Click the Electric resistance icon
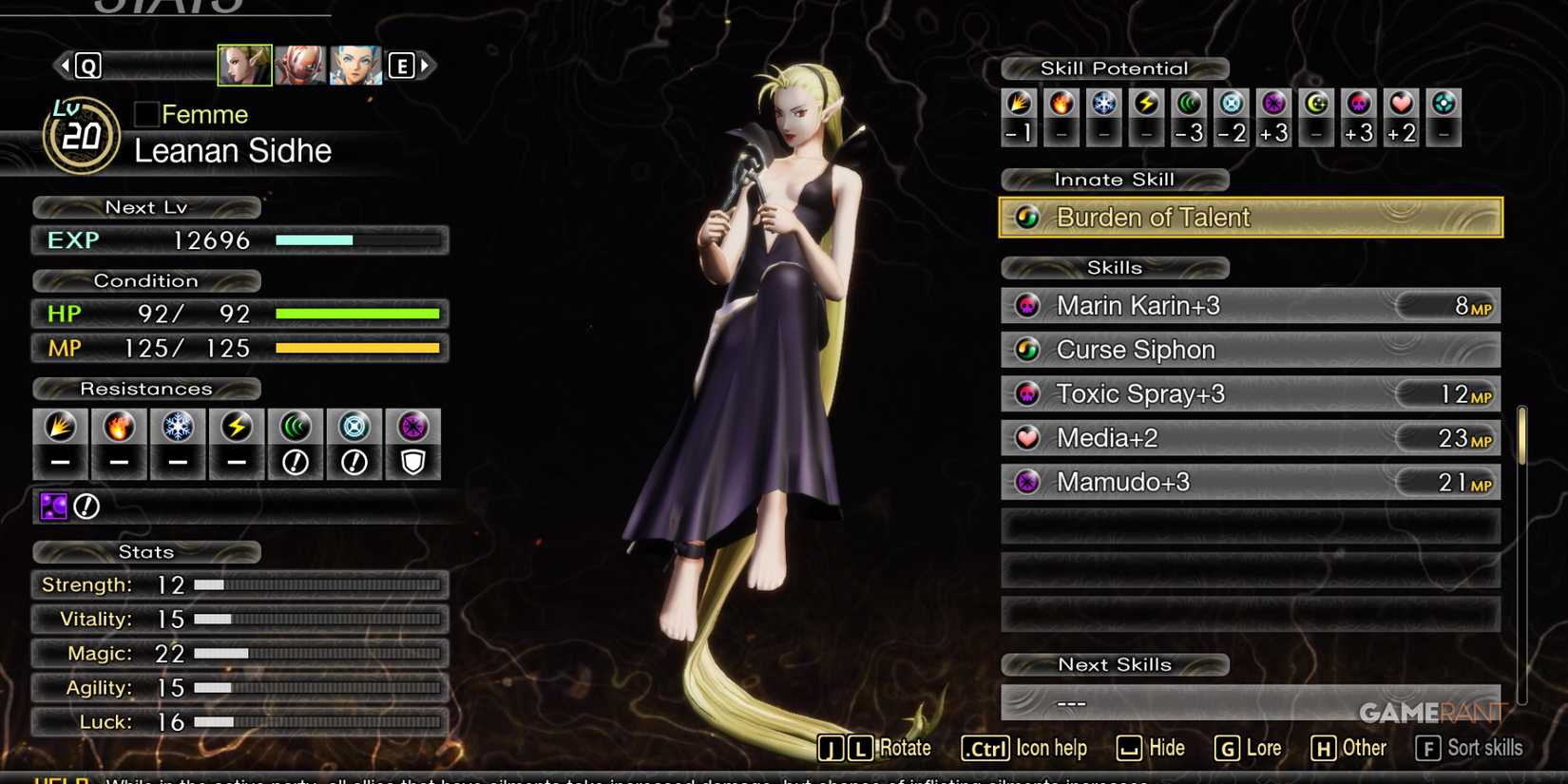1568x784 pixels. coord(236,428)
